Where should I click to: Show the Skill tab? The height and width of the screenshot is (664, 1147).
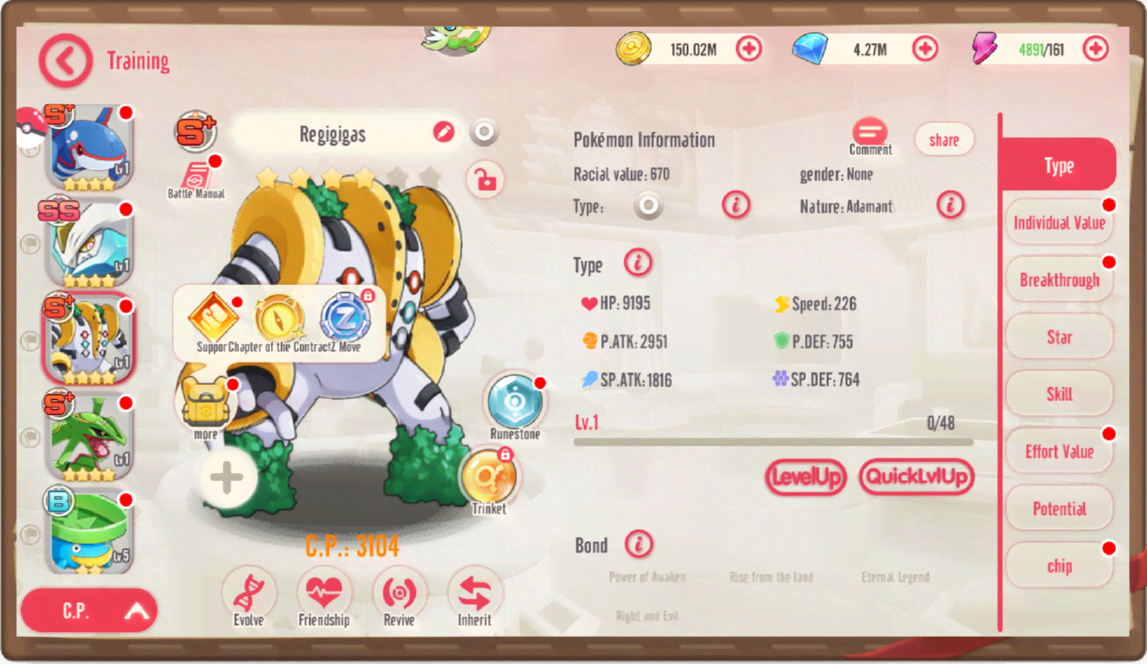(1059, 394)
